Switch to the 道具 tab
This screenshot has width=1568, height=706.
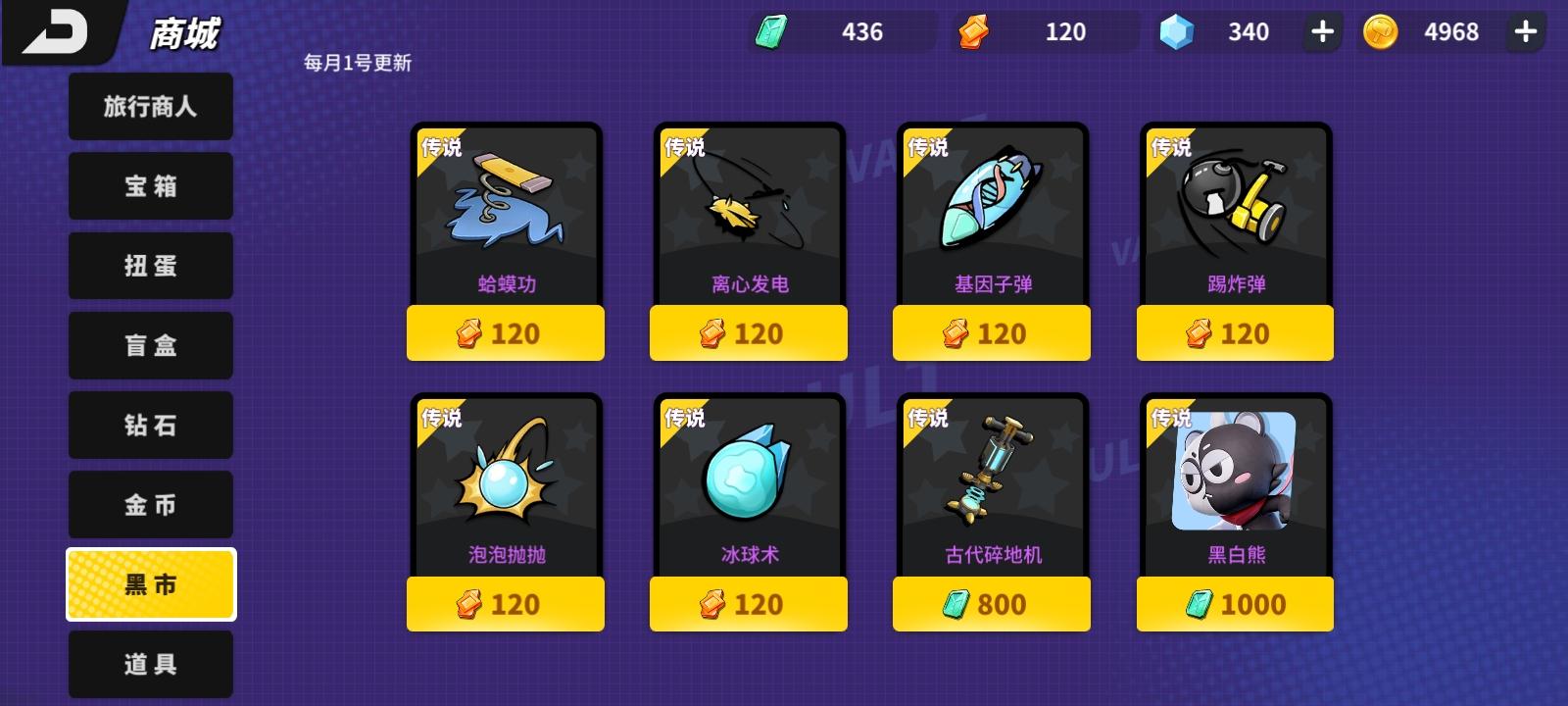(150, 663)
